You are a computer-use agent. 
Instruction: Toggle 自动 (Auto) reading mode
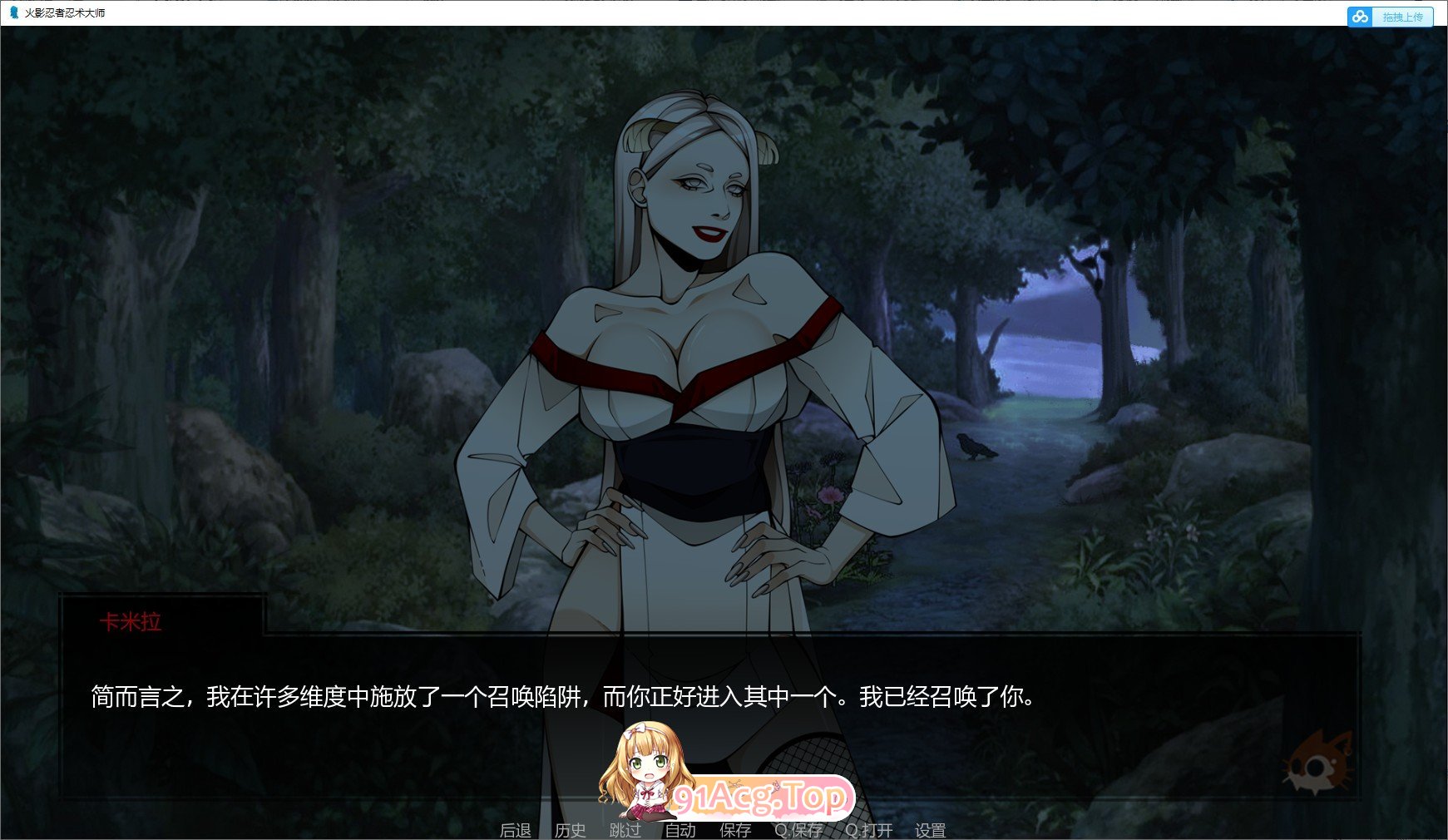coord(680,829)
